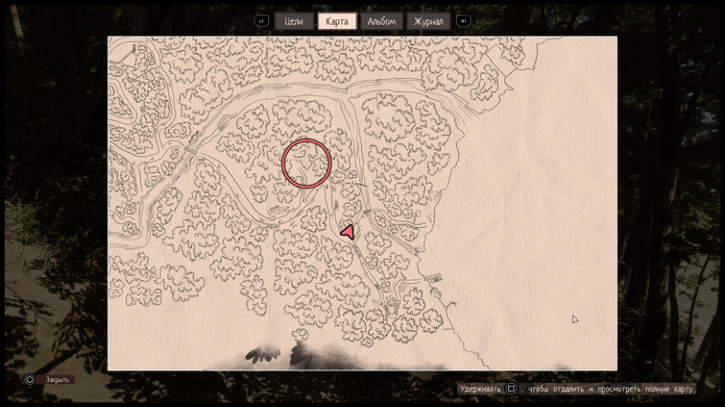725x407 pixels.
Task: Click the red circle objective marker
Action: coord(306,163)
